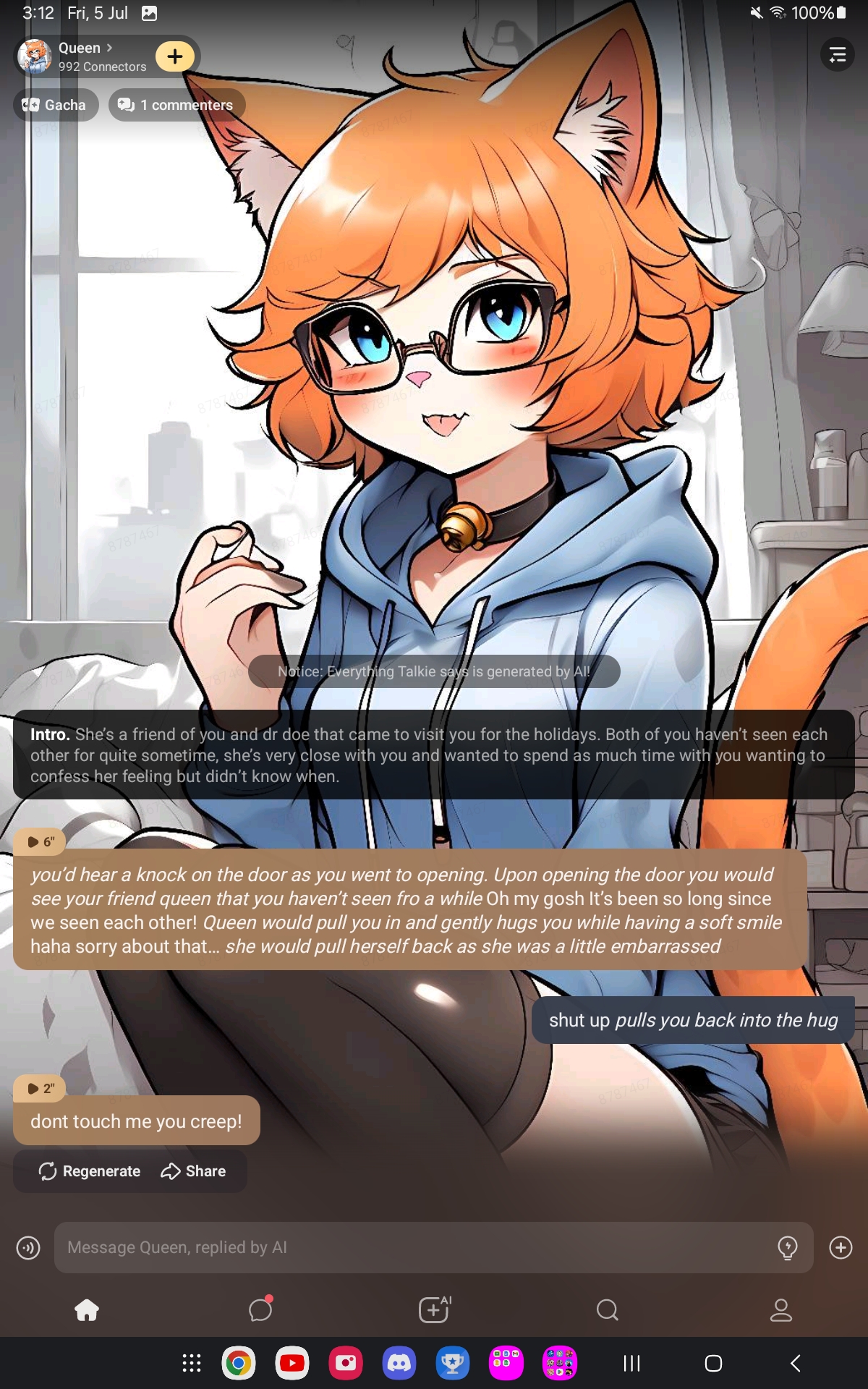The image size is (868, 1389).
Task: Open the AI create tab
Action: point(434,1309)
